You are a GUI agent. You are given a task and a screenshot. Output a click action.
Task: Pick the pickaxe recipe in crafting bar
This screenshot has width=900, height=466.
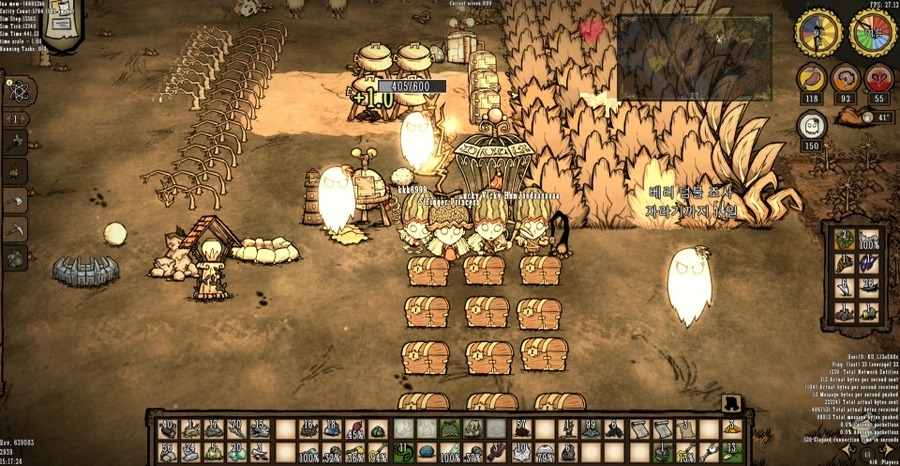[x=17, y=229]
